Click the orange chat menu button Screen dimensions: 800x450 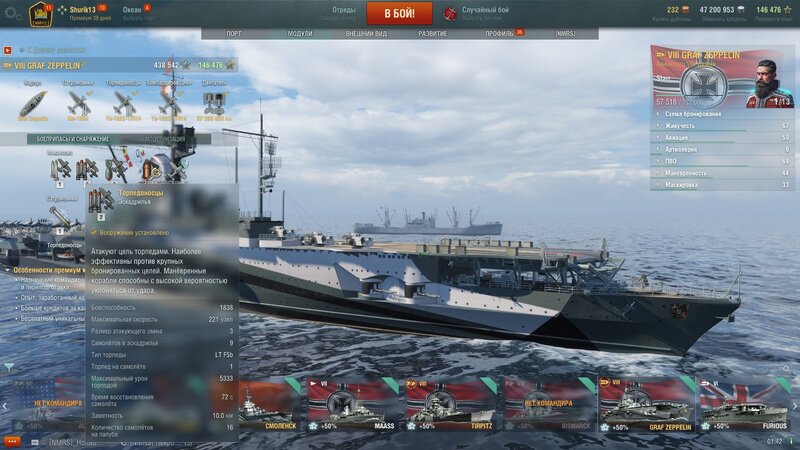12,441
